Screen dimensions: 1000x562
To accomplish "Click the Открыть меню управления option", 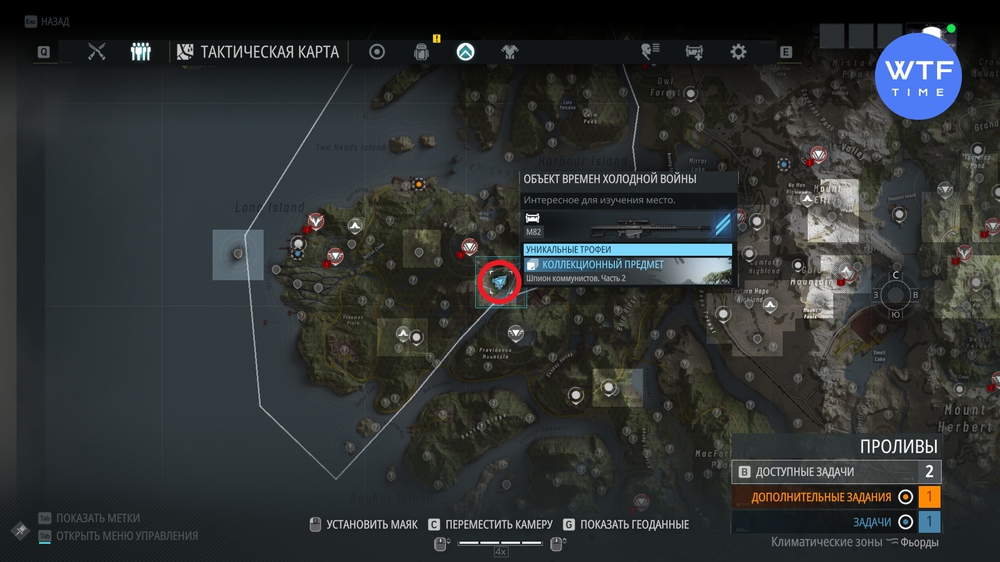I will point(127,536).
